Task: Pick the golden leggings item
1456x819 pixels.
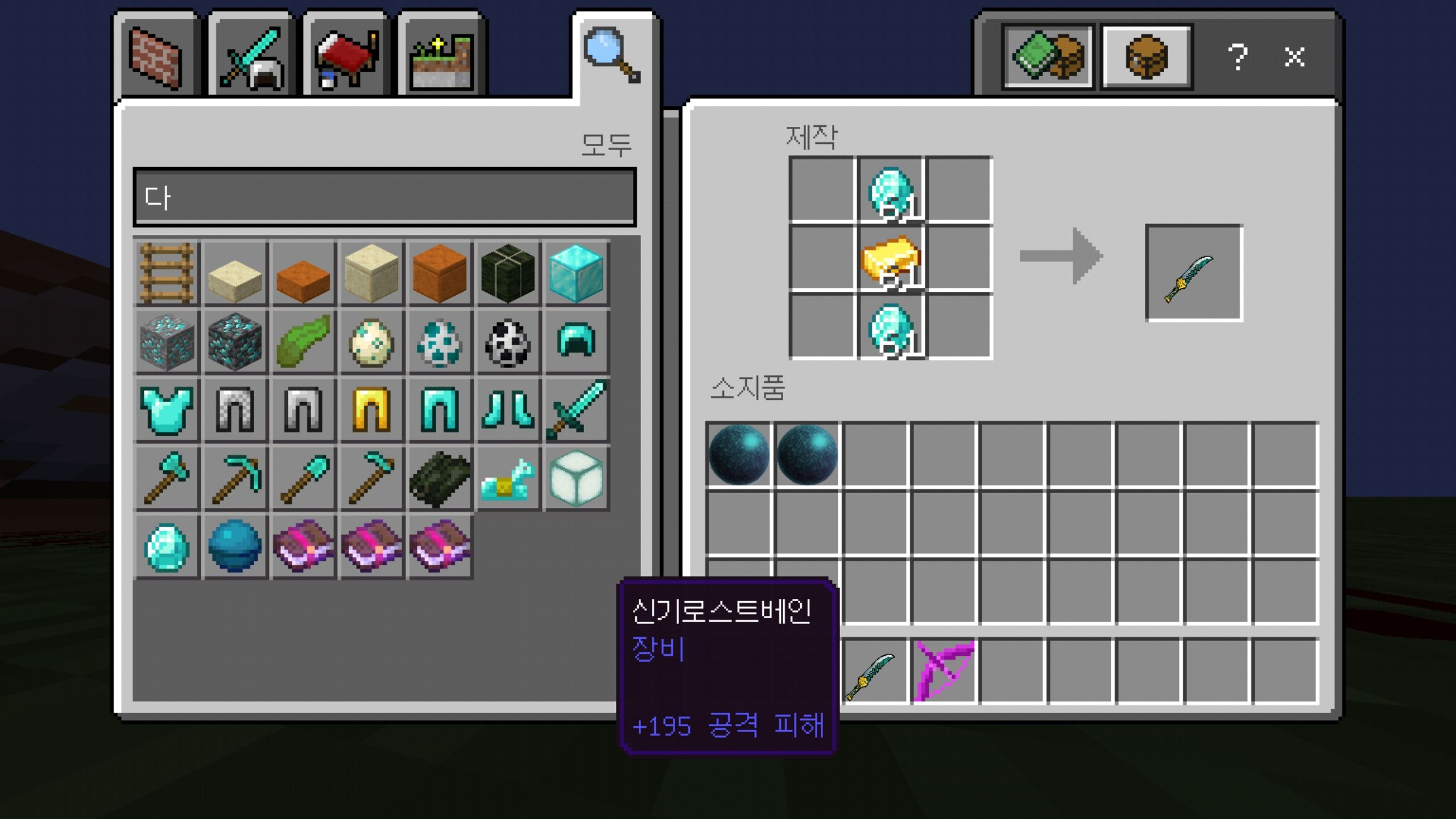Action: point(371,410)
